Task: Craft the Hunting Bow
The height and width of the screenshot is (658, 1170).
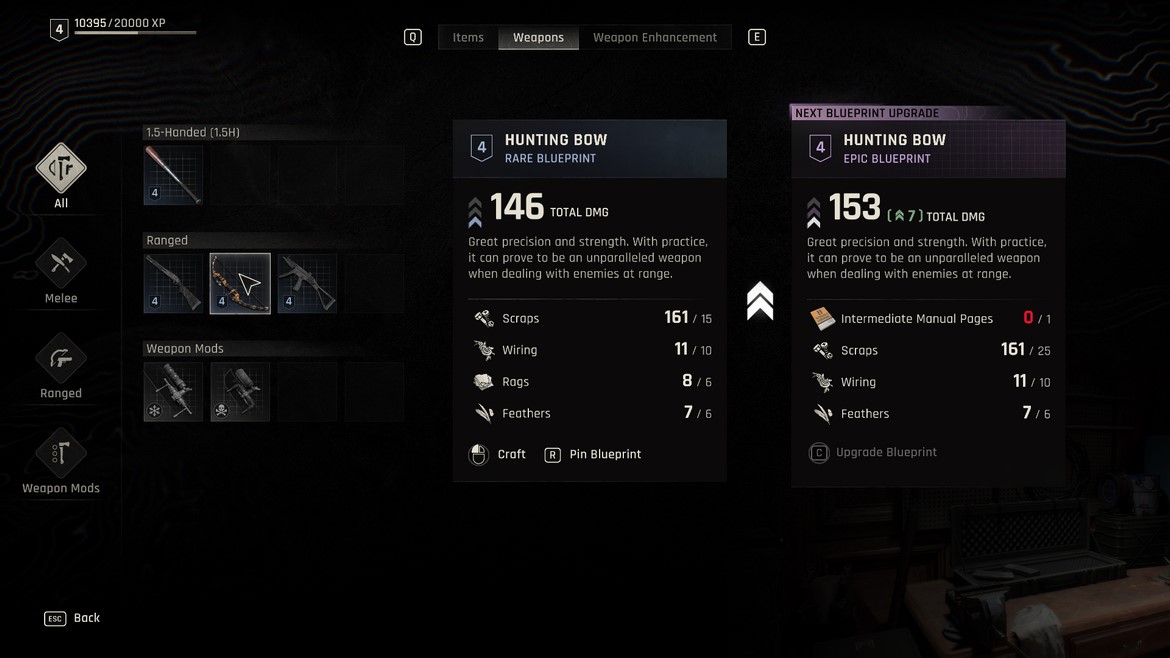Action: pos(498,455)
